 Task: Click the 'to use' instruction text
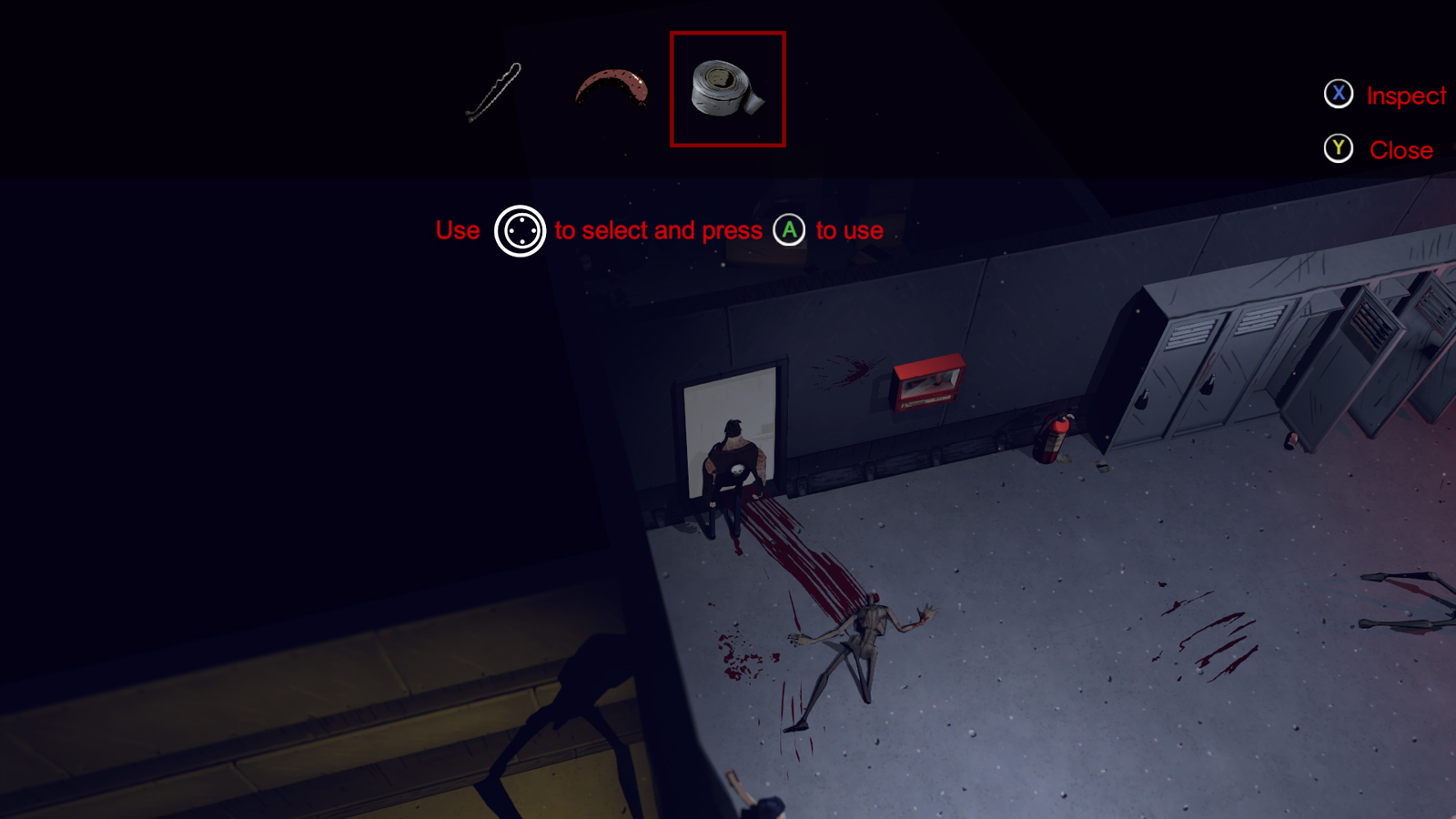(849, 231)
